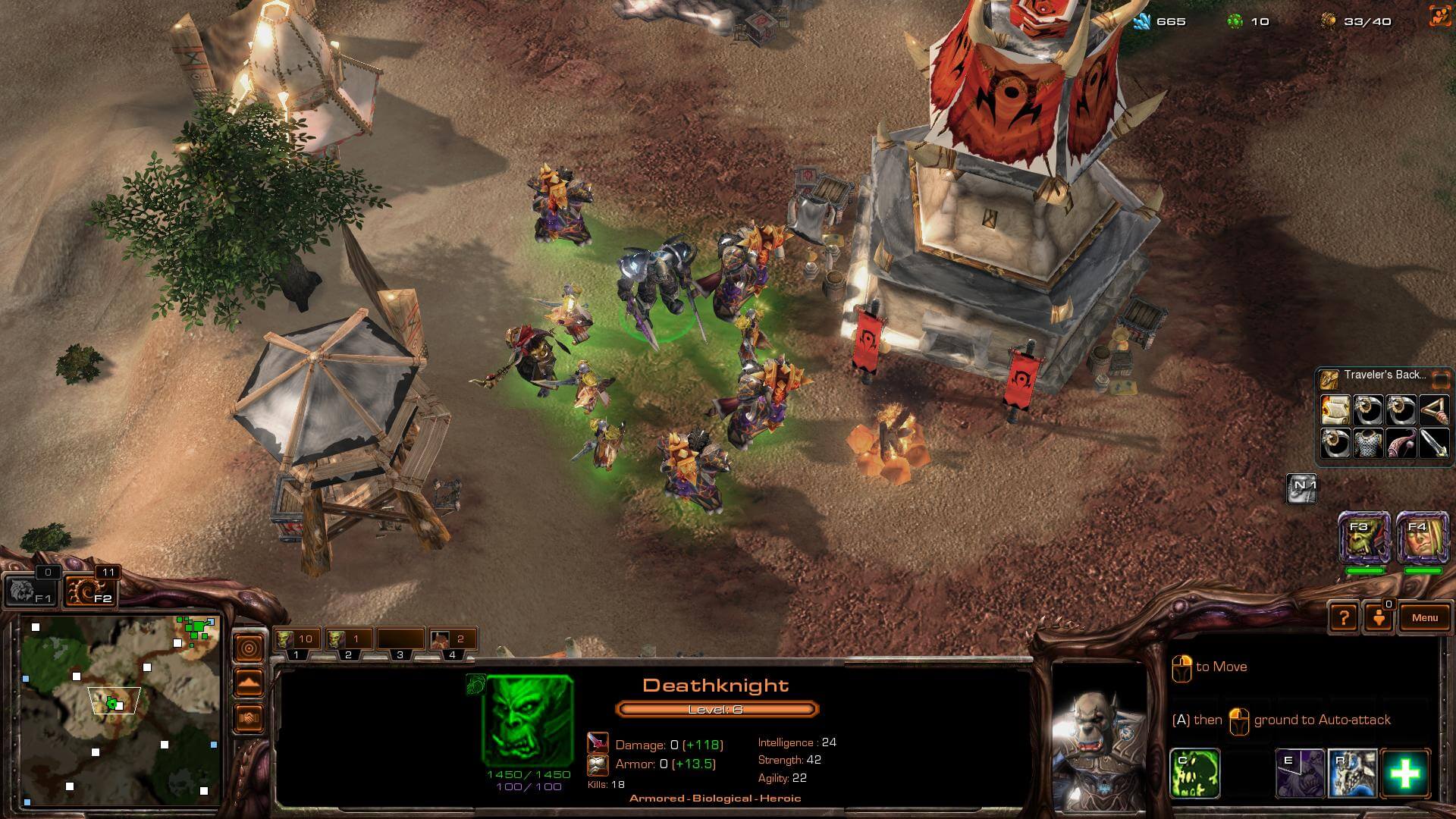Toggle the minimap terrain button
This screenshot has width=1456, height=819.
click(x=249, y=682)
